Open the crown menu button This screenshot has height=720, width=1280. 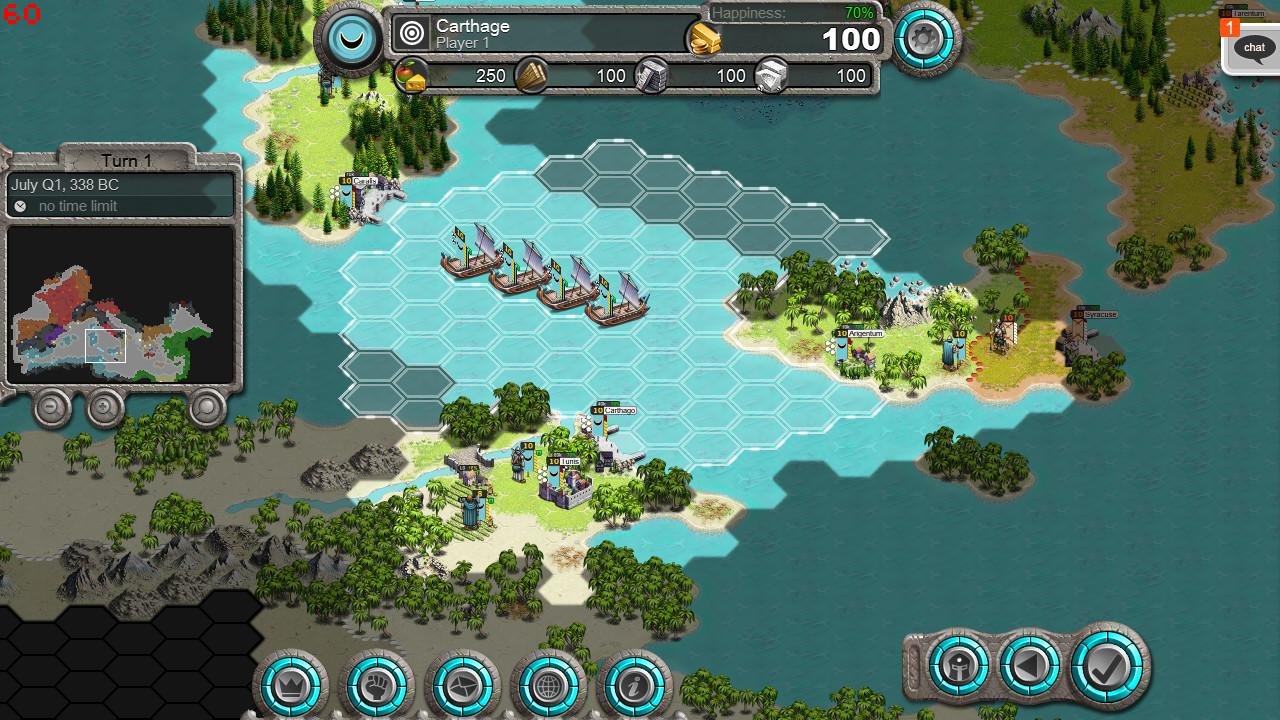click(292, 686)
